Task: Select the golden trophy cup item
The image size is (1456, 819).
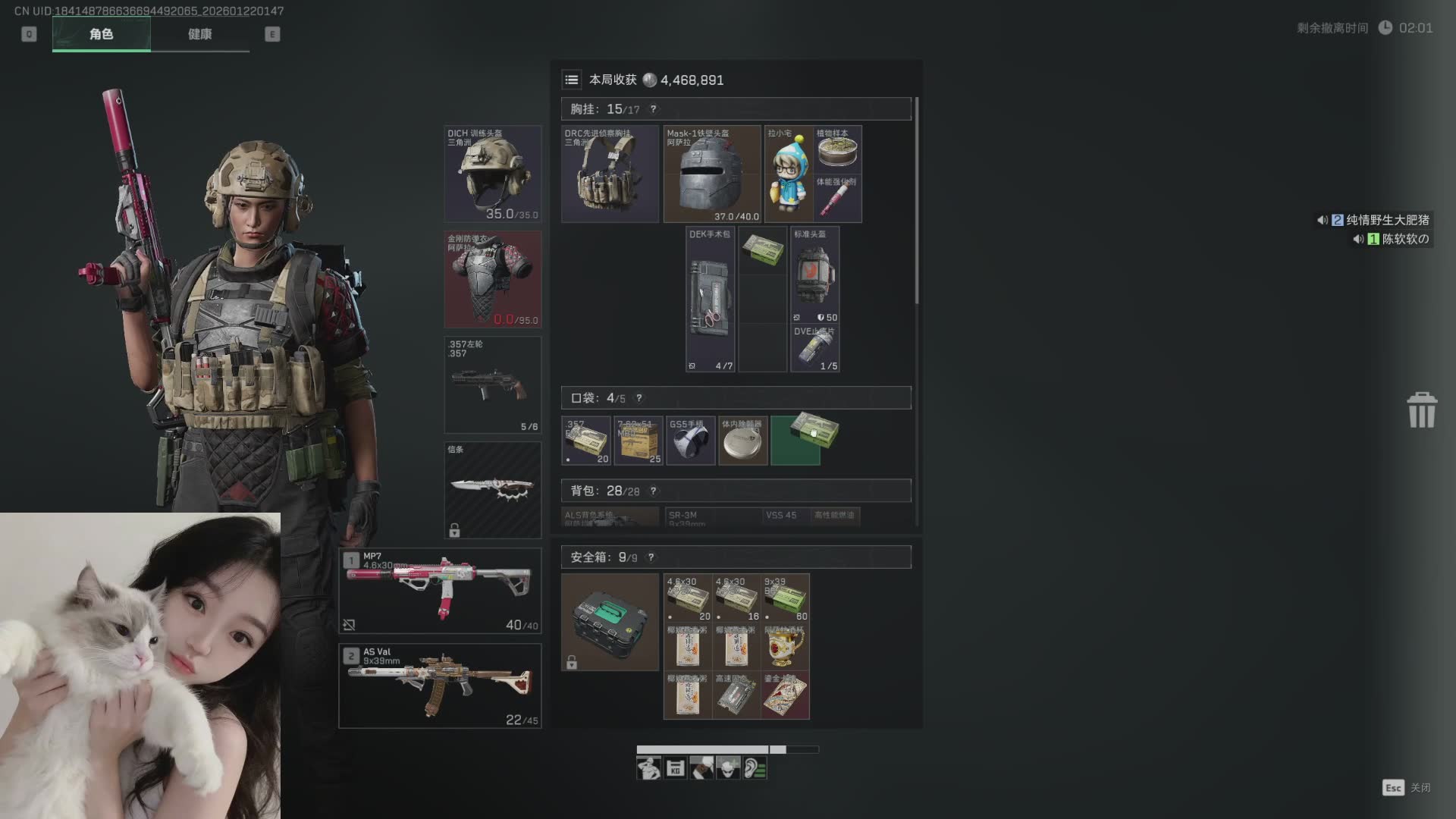Action: tap(785, 646)
